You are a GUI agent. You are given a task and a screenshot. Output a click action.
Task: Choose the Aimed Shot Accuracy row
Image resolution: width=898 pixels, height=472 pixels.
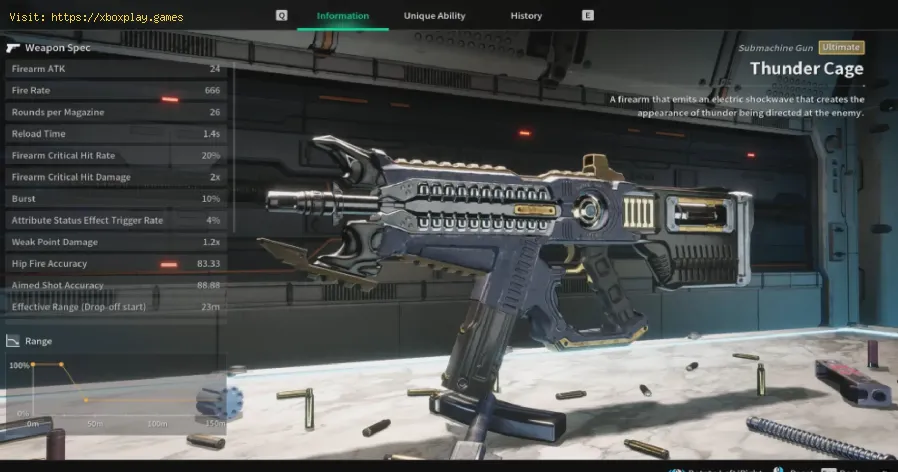click(x=115, y=285)
